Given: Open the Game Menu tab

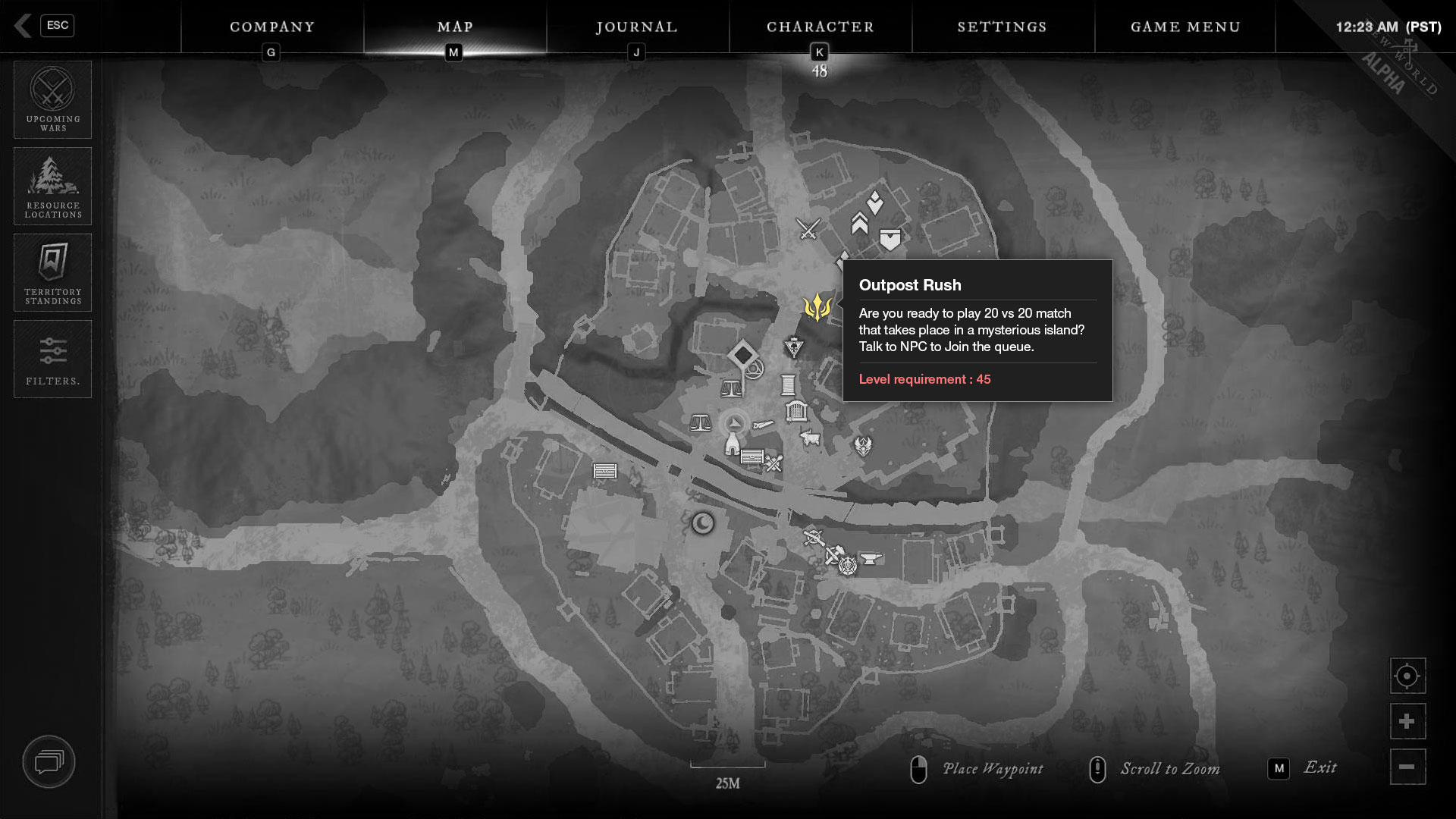Looking at the screenshot, I should click(1185, 27).
